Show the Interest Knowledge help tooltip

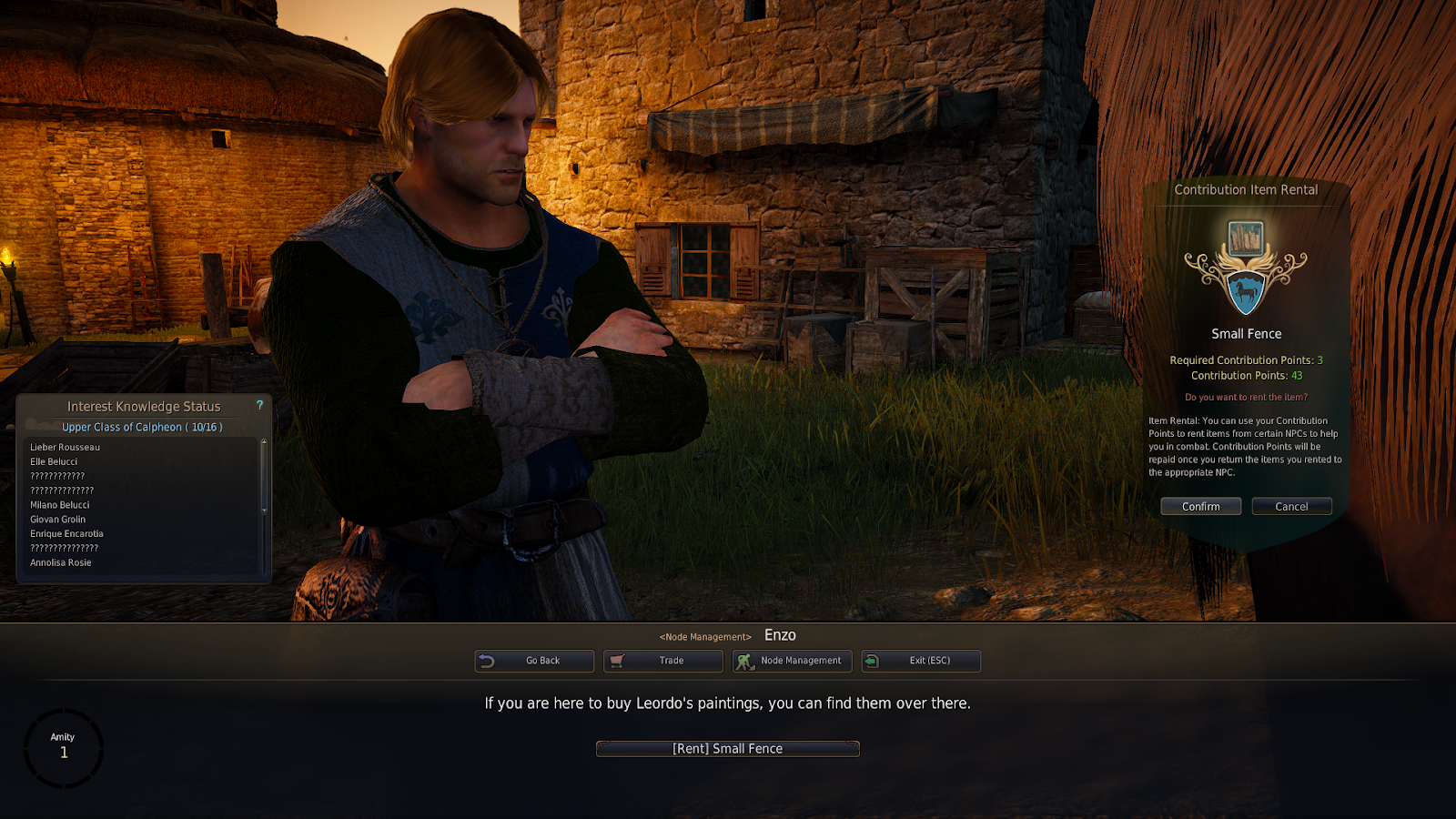[x=259, y=405]
